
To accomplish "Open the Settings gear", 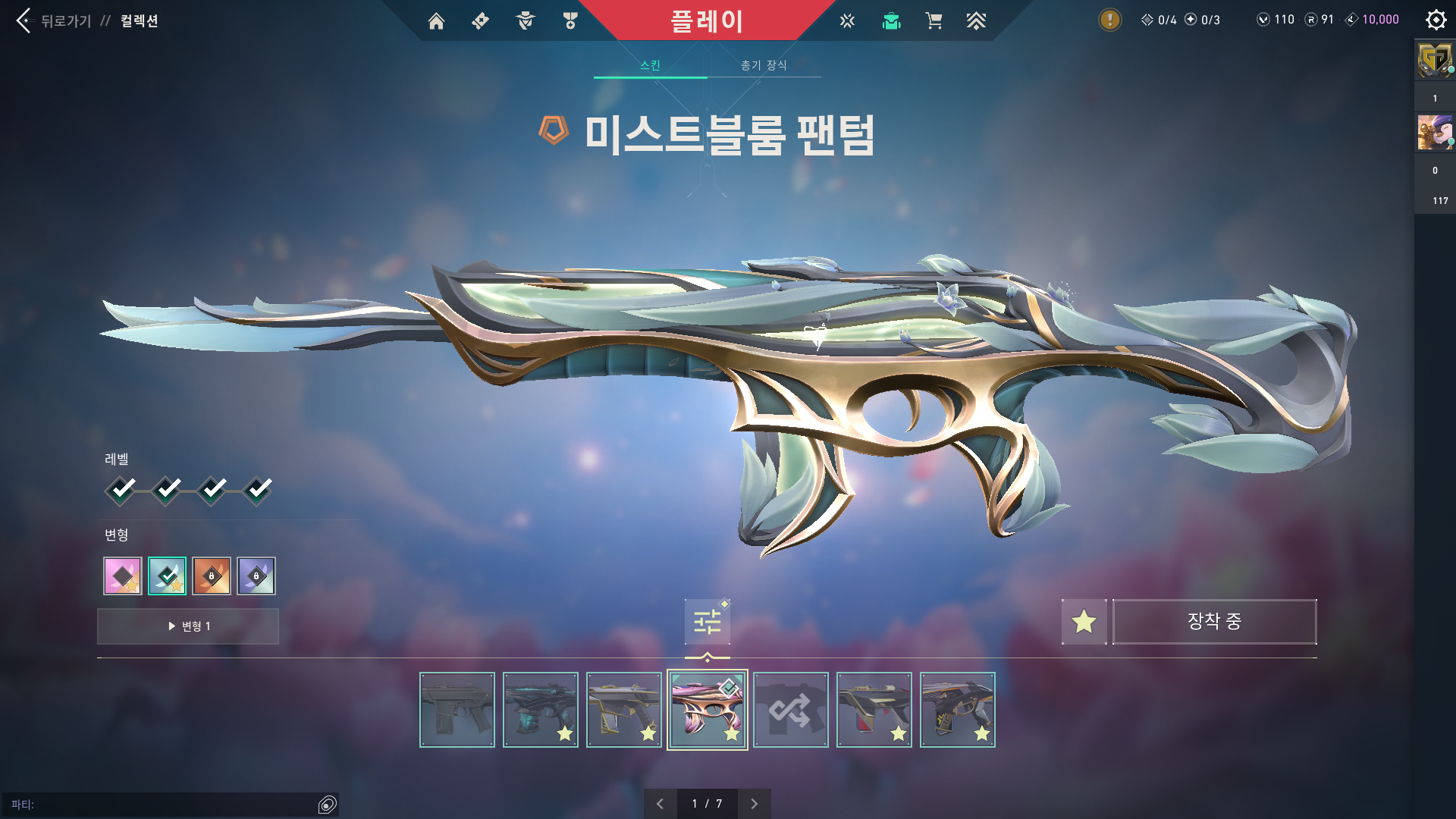I will [x=1436, y=20].
